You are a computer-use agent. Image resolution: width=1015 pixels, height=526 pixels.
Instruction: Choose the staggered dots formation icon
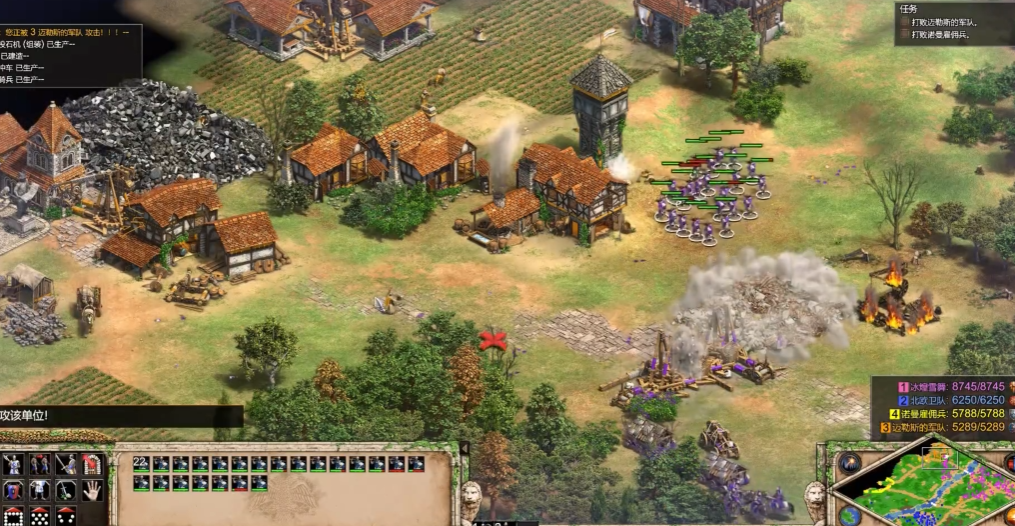[40, 517]
